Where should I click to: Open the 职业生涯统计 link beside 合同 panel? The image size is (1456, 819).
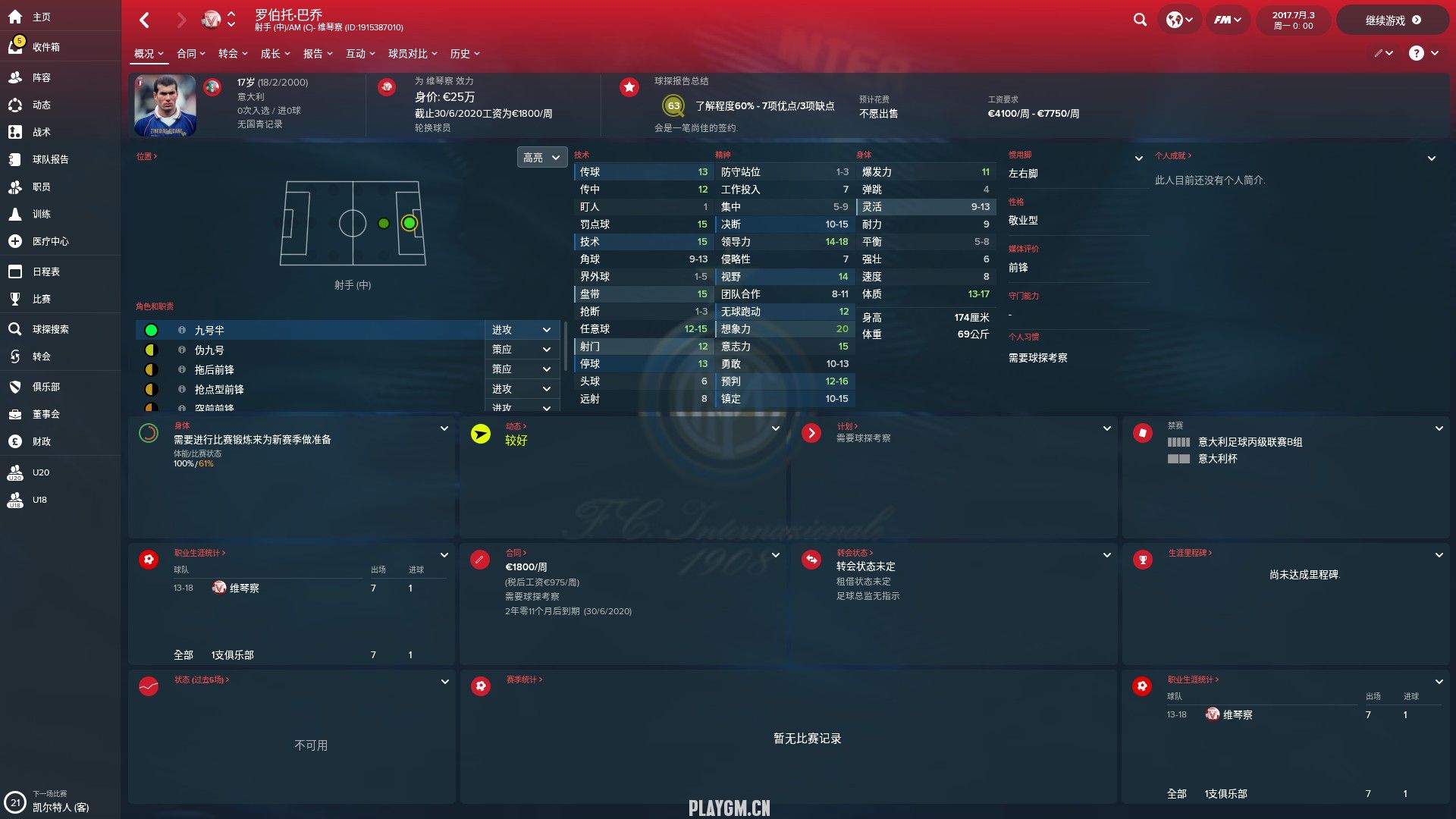click(x=199, y=553)
